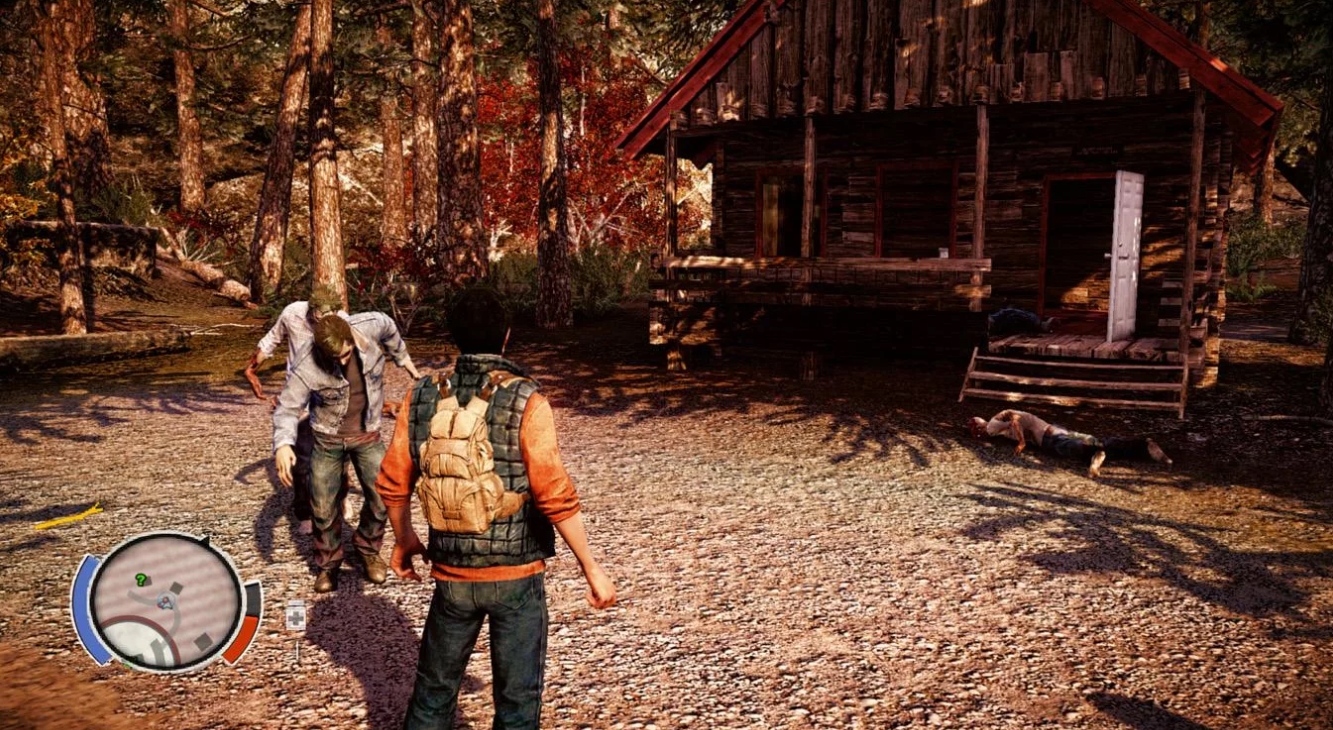Select the gray building marker on the minimap

tap(176, 587)
